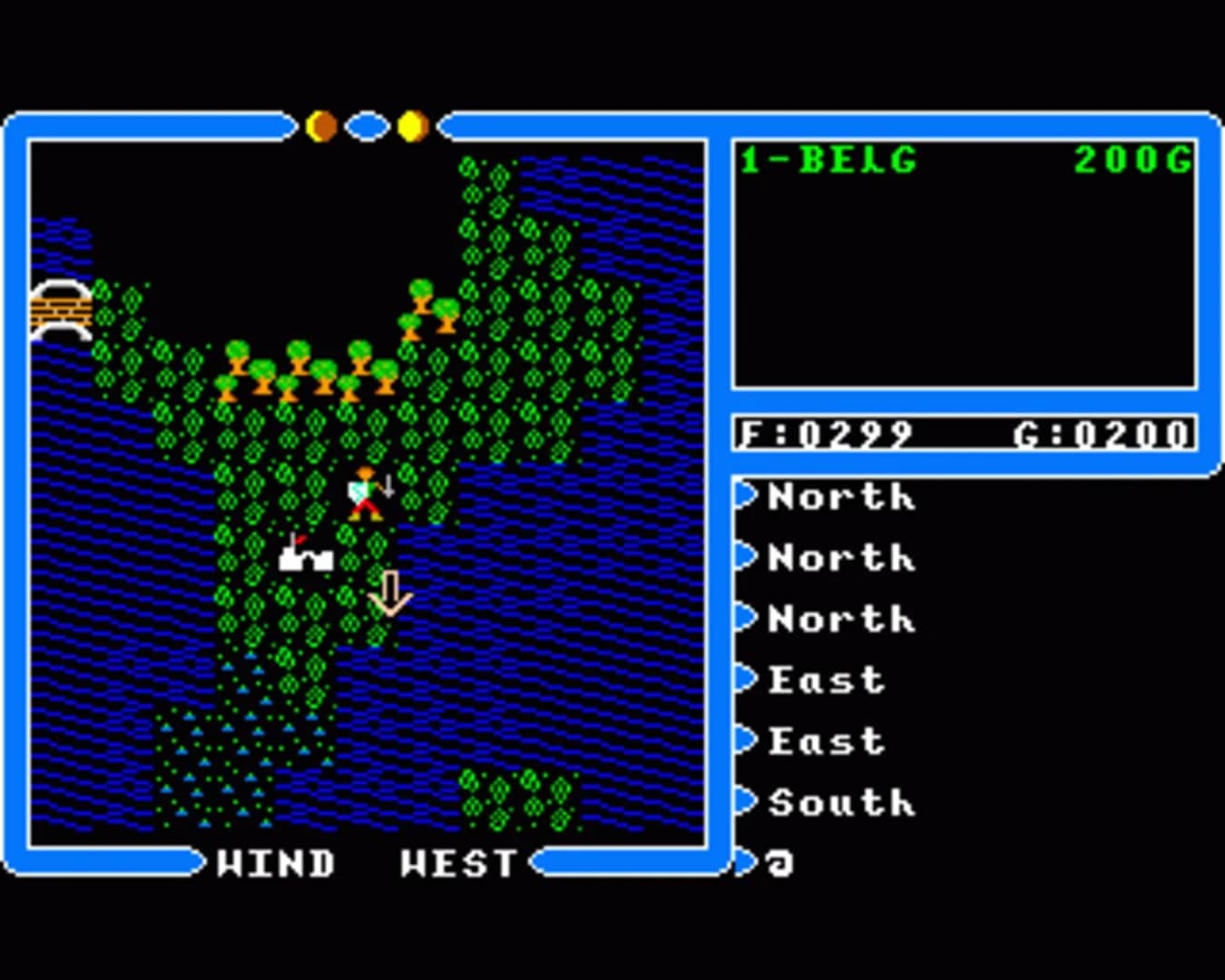This screenshot has height=980, width=1225.
Task: Expand the chevron beside the South entry
Action: pos(747,802)
